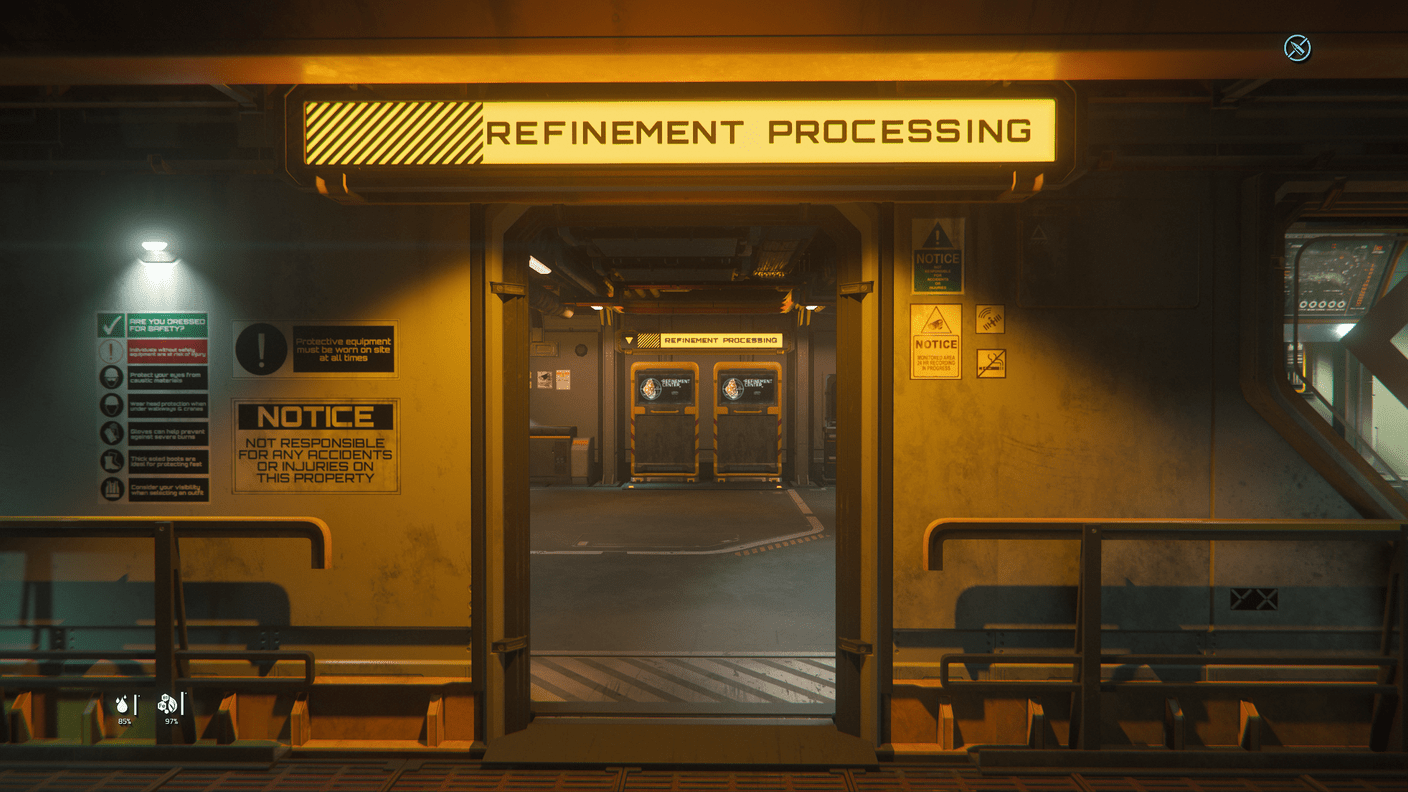Select the CO2 environment indicator icon
This screenshot has width=1408, height=792.
click(167, 705)
